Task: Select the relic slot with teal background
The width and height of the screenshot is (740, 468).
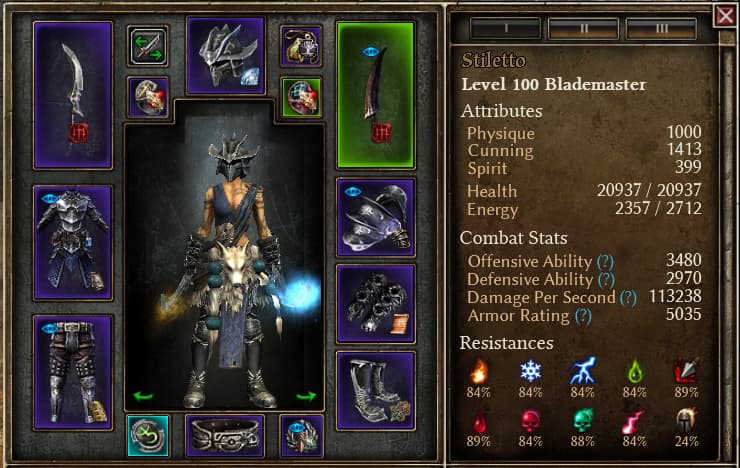Action: coord(148,436)
